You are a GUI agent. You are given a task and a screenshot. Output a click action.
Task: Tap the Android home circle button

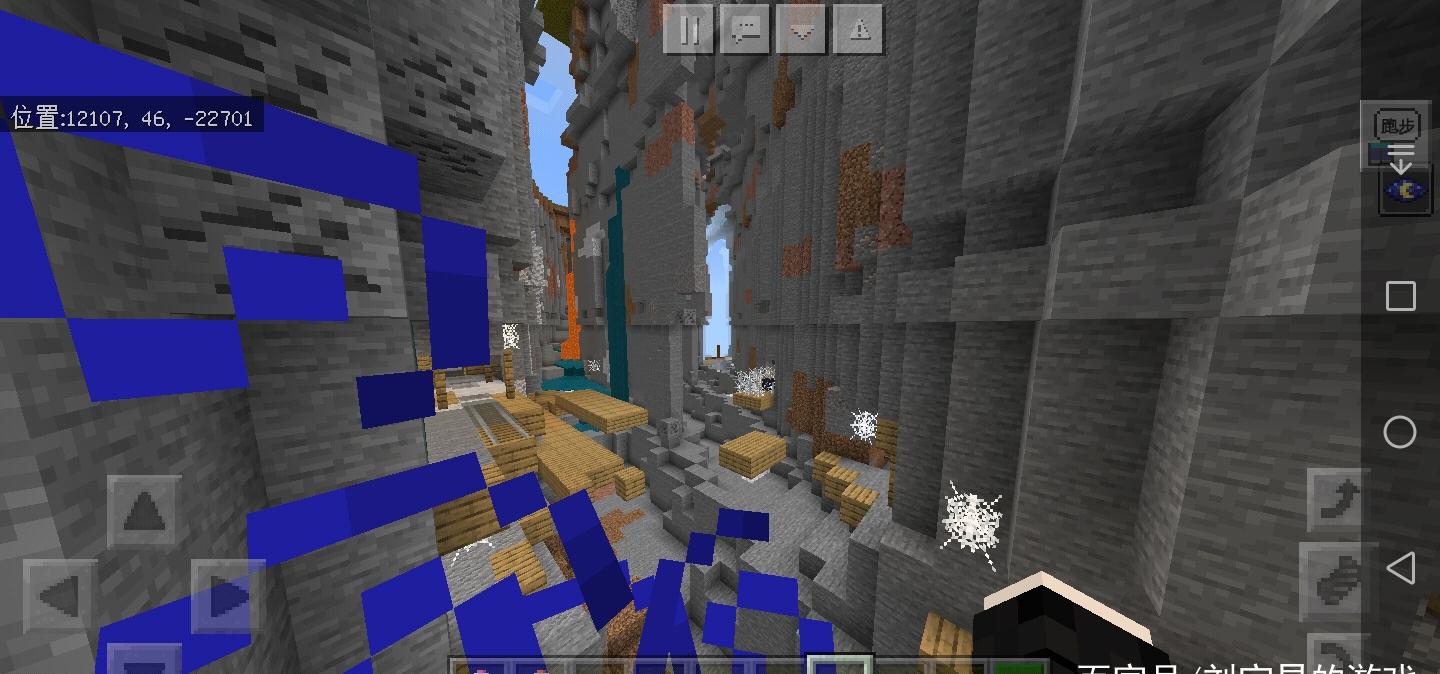(x=1400, y=432)
